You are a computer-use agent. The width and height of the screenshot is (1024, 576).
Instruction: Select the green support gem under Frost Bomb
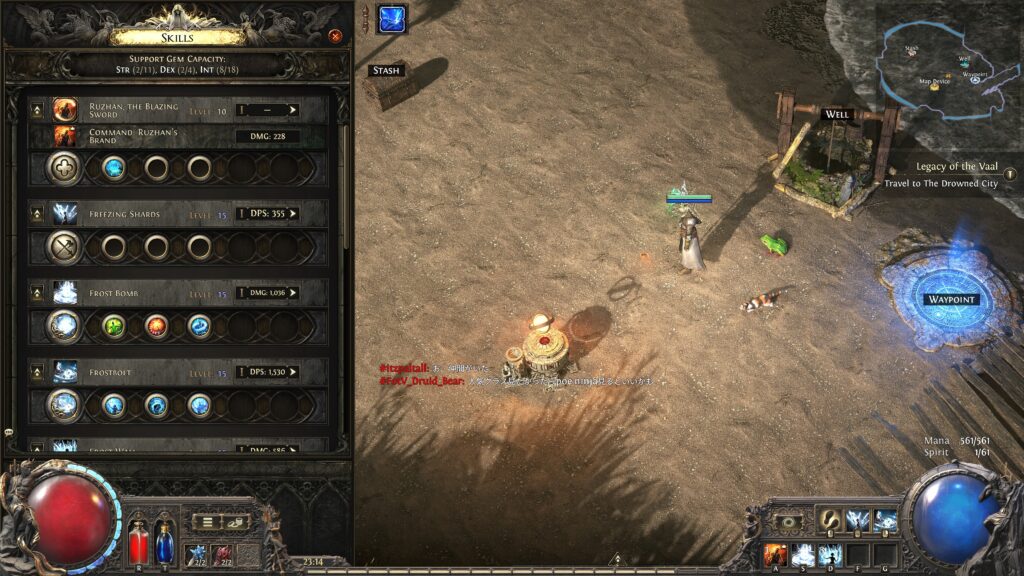point(115,325)
